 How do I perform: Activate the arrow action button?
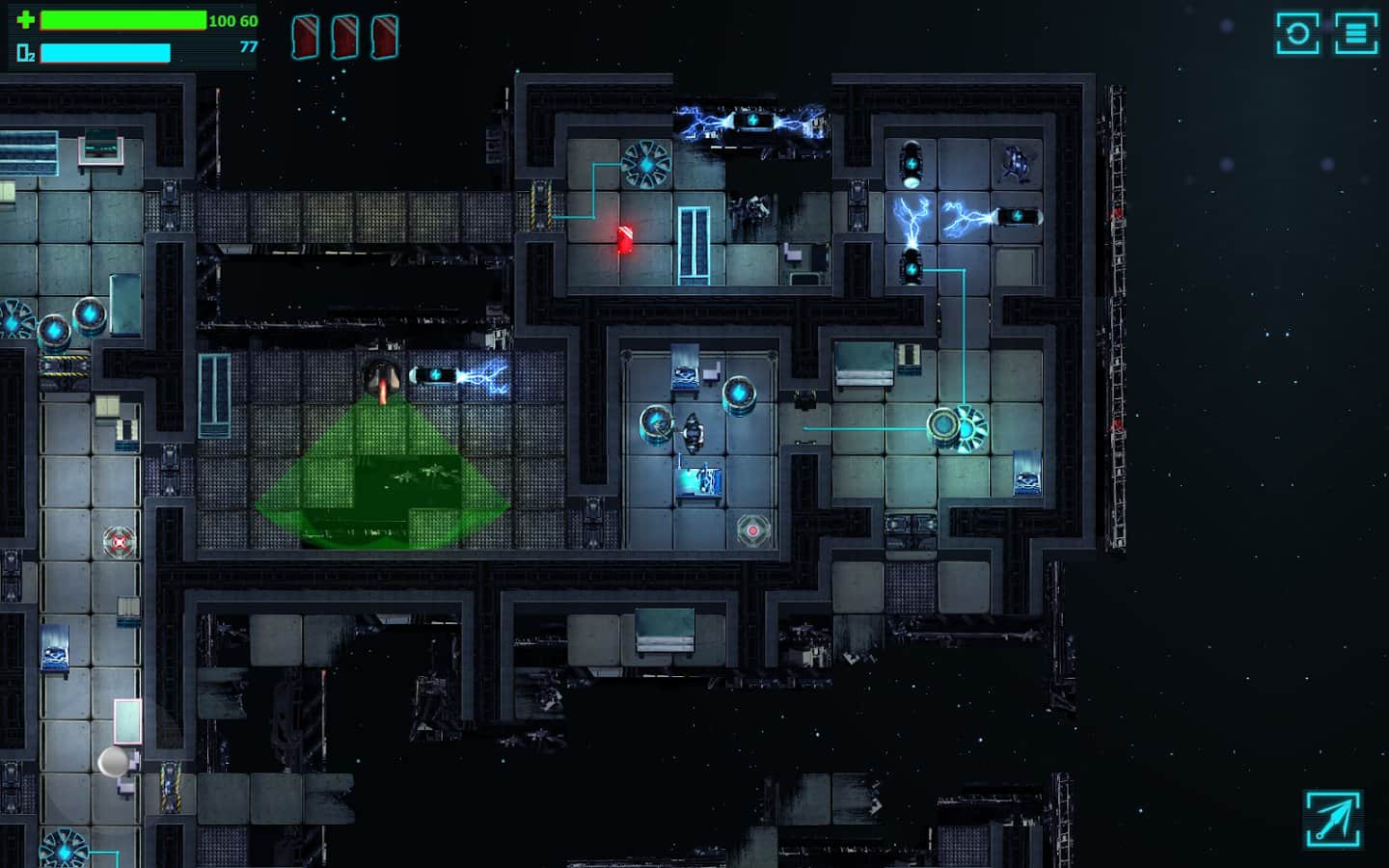click(x=1333, y=820)
